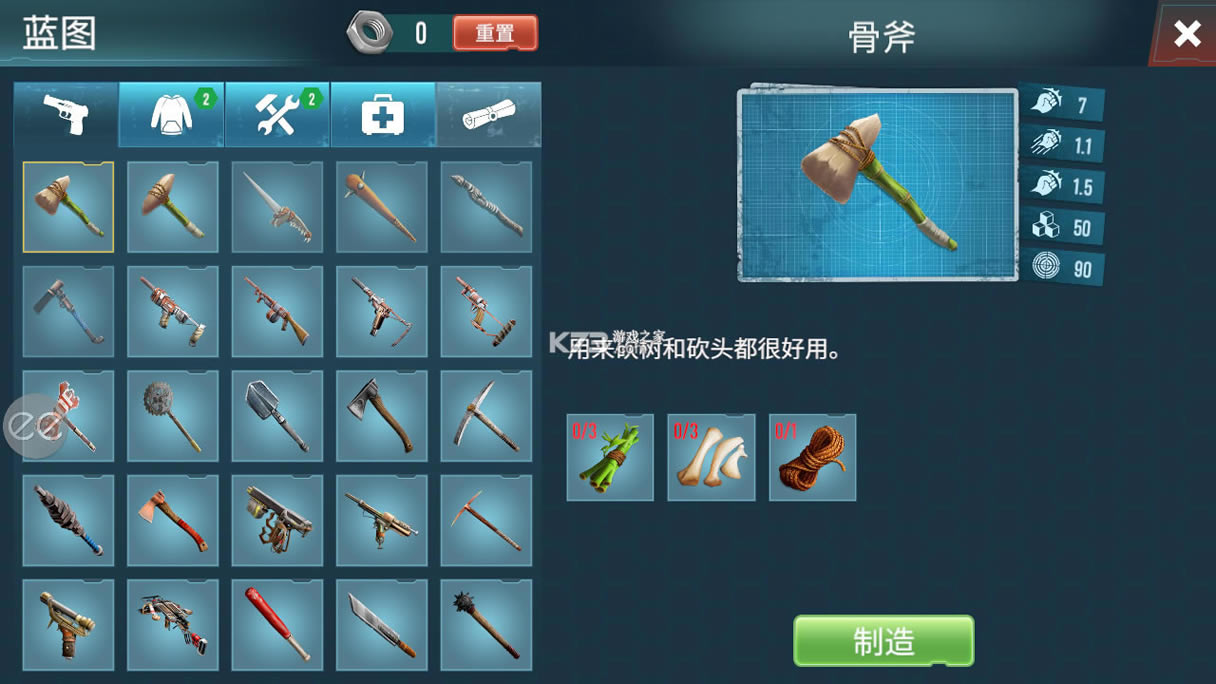Pick the pickaxe blueprint with grey head

(x=486, y=416)
